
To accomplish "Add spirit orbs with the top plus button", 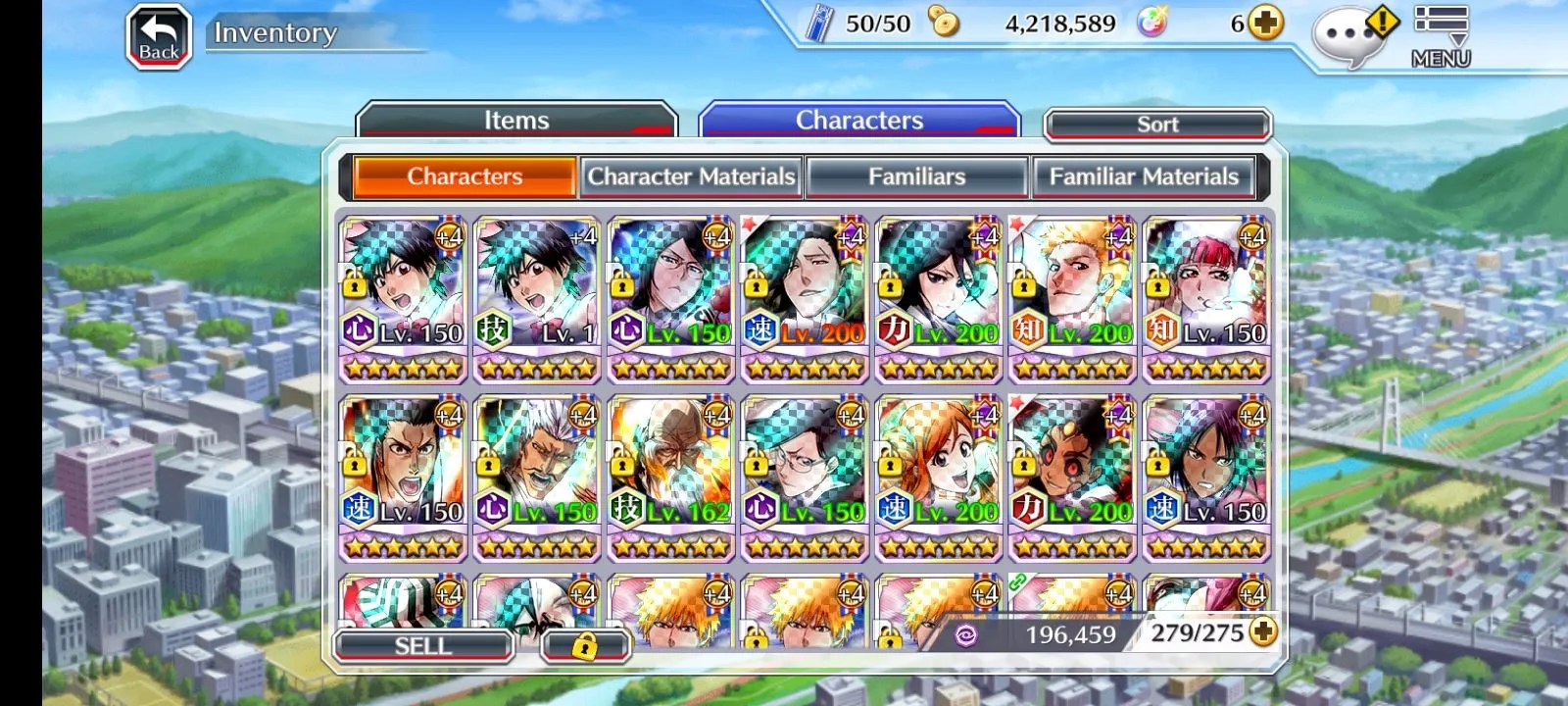I will coord(1266,24).
